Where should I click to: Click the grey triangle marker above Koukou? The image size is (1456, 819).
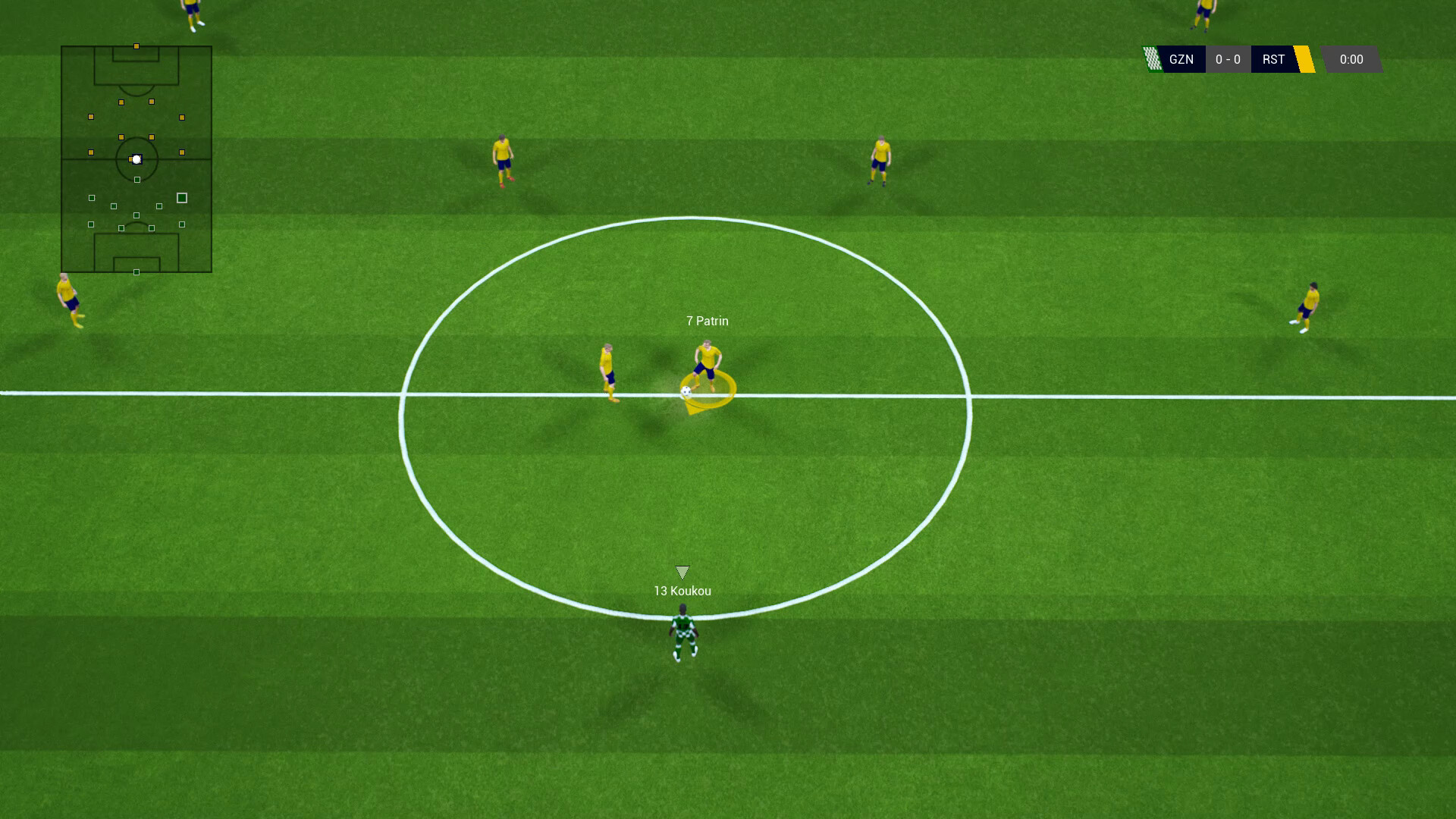point(683,571)
